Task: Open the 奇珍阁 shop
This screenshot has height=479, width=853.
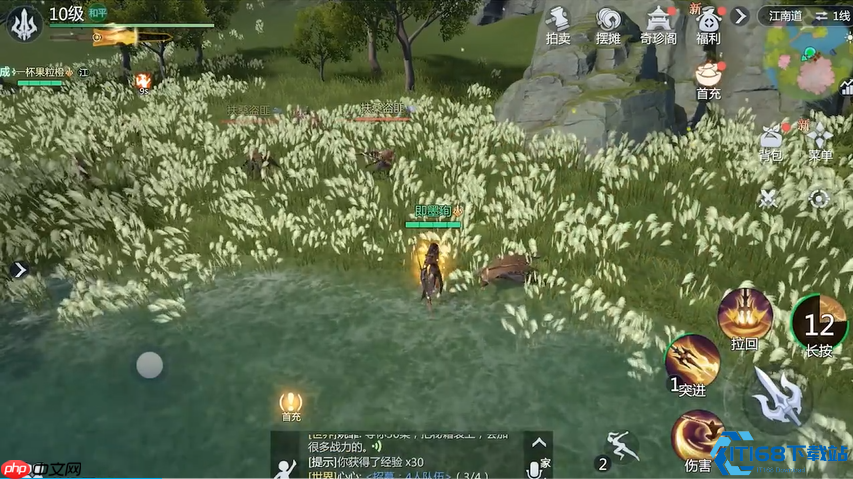Action: [658, 22]
